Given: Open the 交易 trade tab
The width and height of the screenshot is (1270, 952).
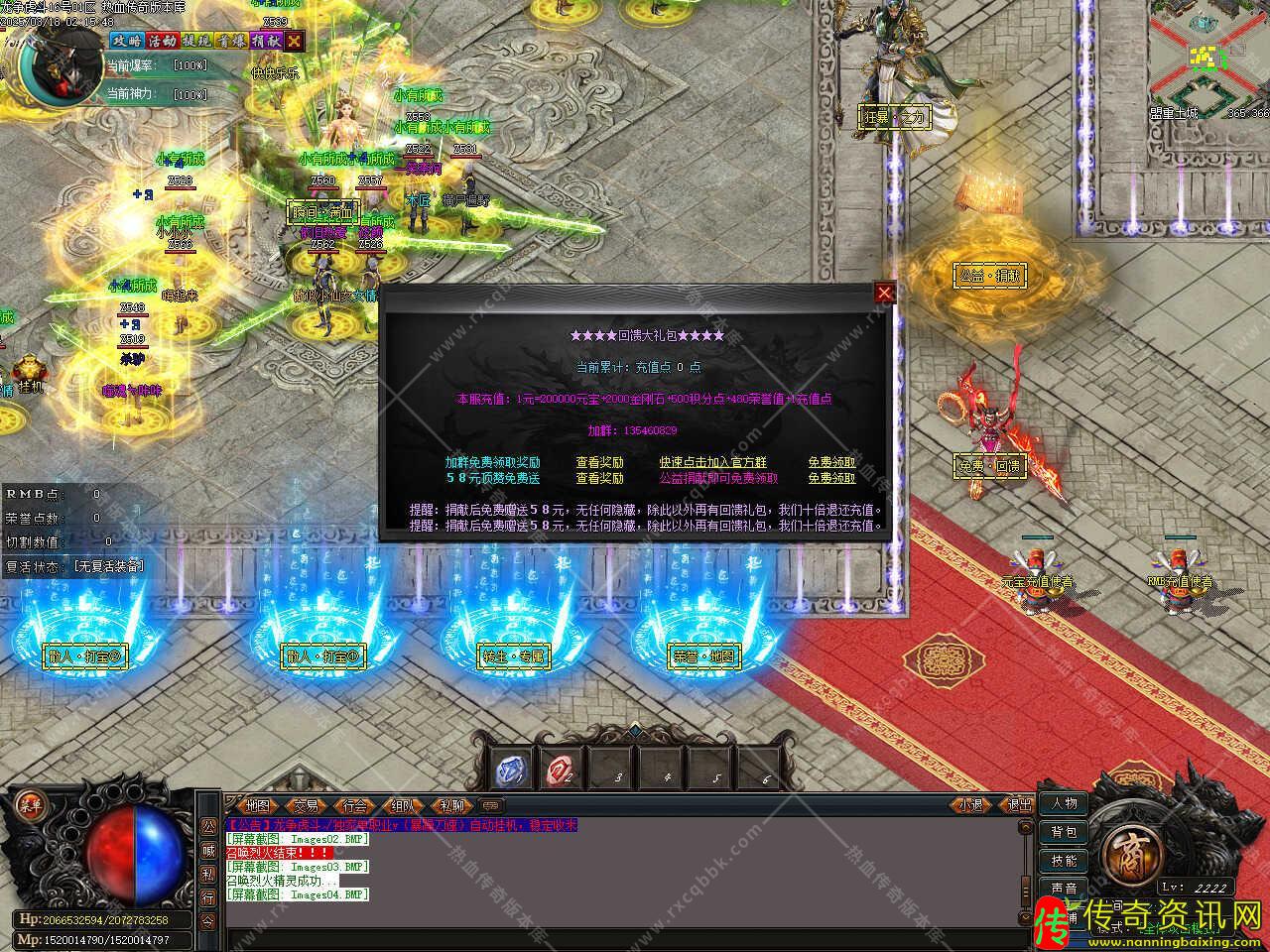Looking at the screenshot, I should (306, 806).
